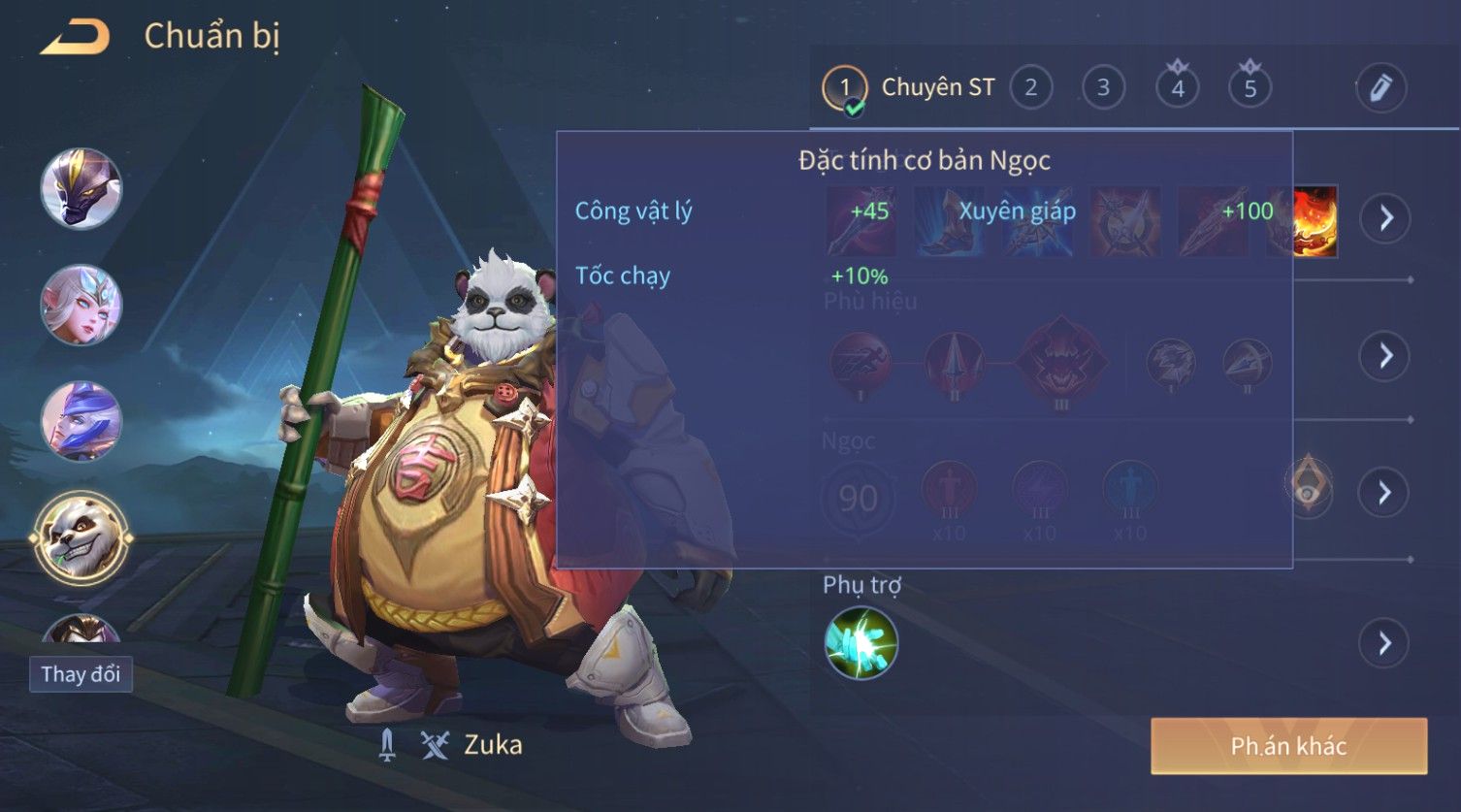
Task: Open the equipment build arrow
Action: coord(1384,218)
